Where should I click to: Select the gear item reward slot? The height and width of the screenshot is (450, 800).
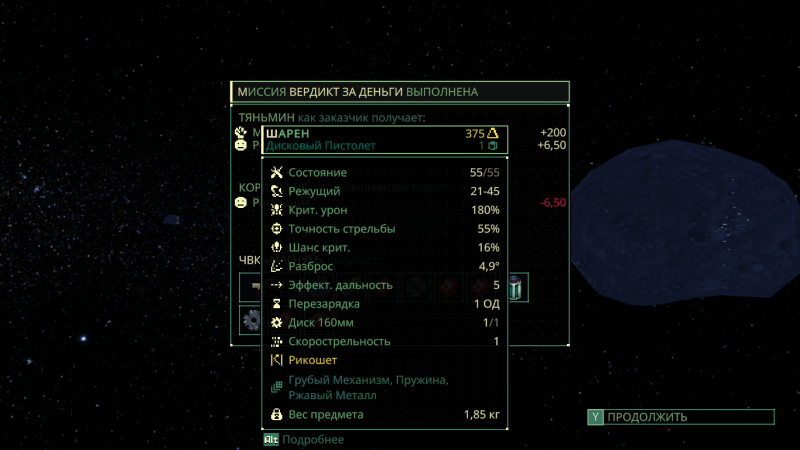point(251,320)
